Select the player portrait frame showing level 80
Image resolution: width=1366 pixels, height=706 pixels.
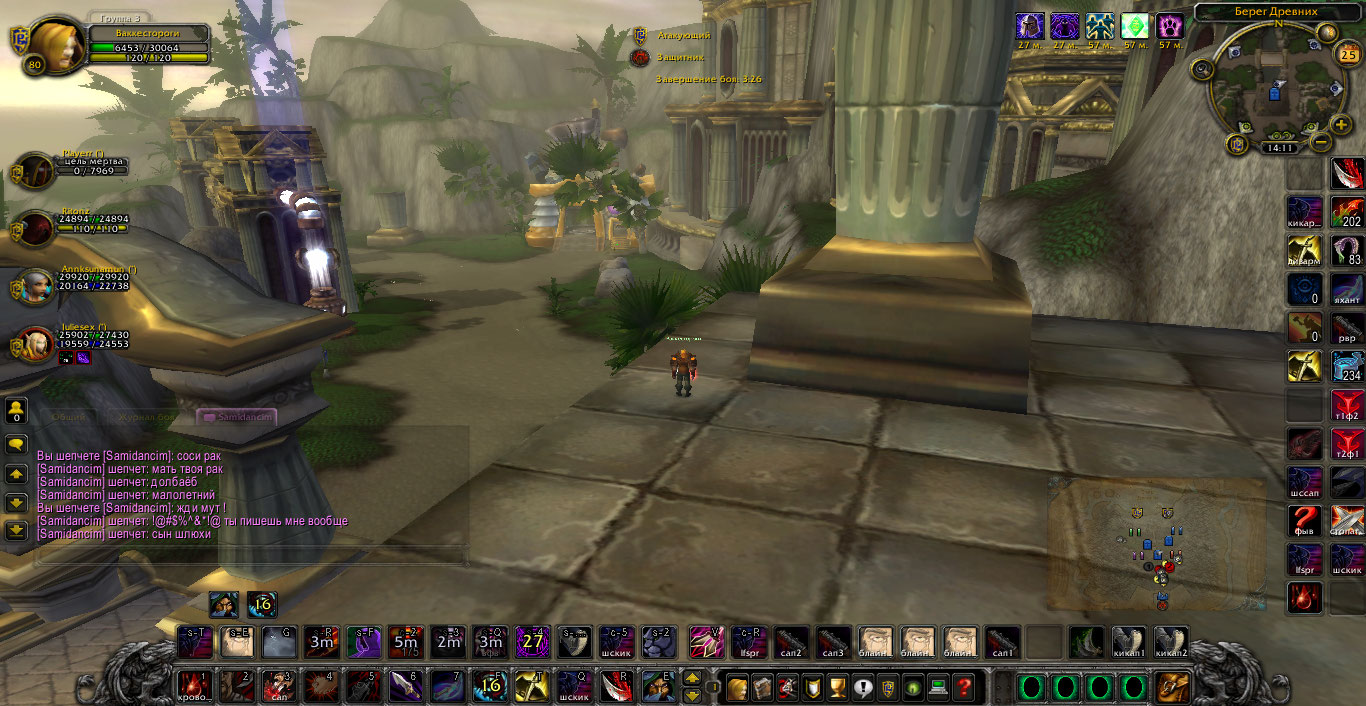tap(56, 46)
